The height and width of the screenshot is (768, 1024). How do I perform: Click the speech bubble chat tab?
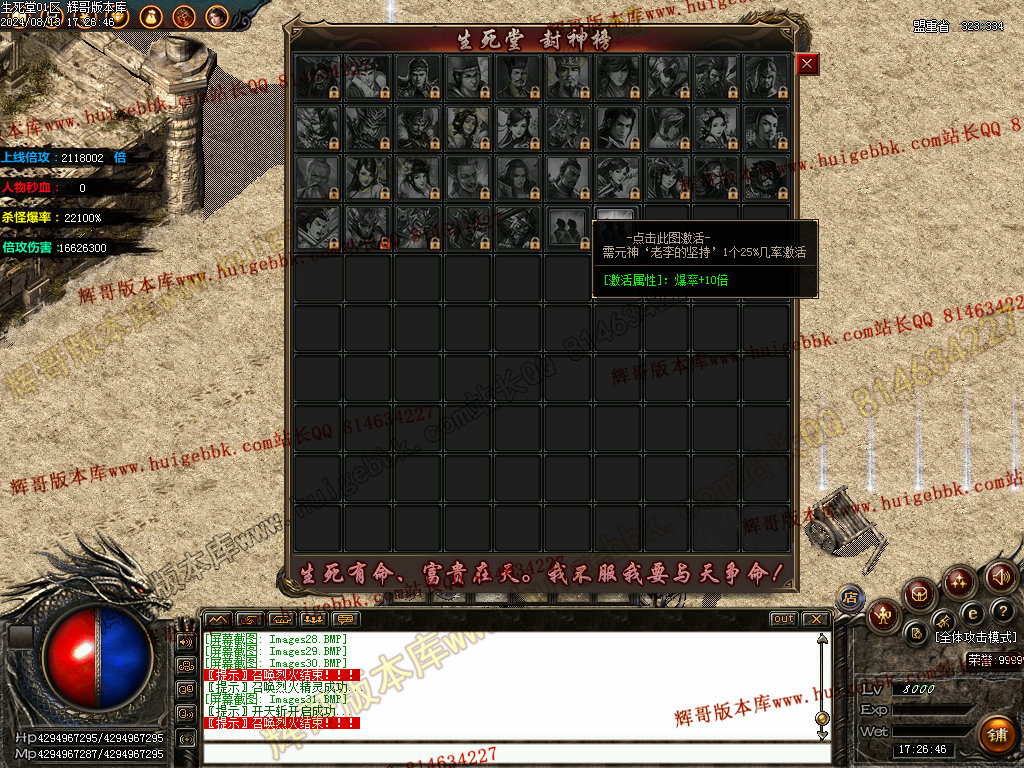coord(347,619)
